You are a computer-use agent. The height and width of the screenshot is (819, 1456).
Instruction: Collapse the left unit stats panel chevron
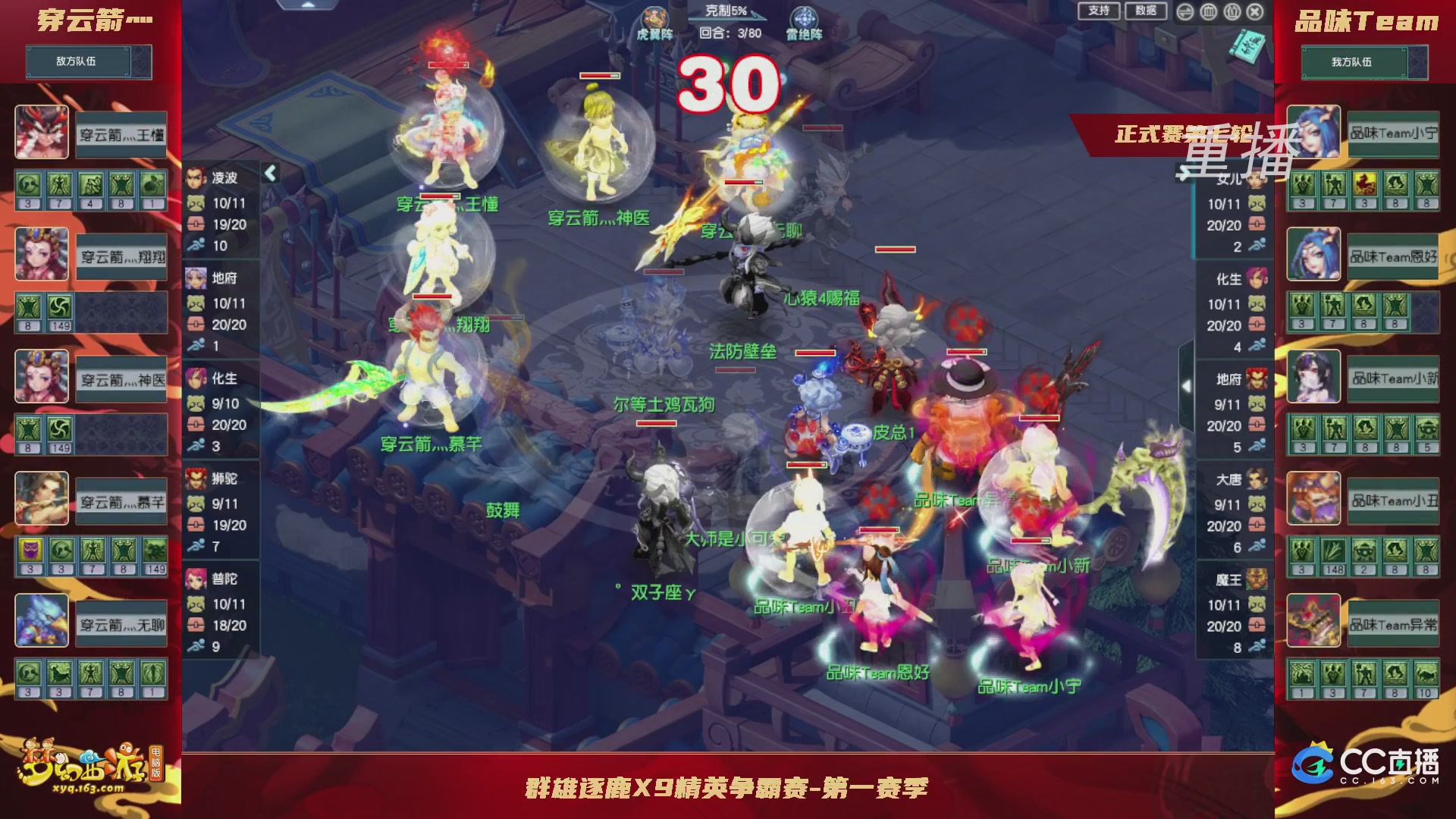[x=270, y=172]
